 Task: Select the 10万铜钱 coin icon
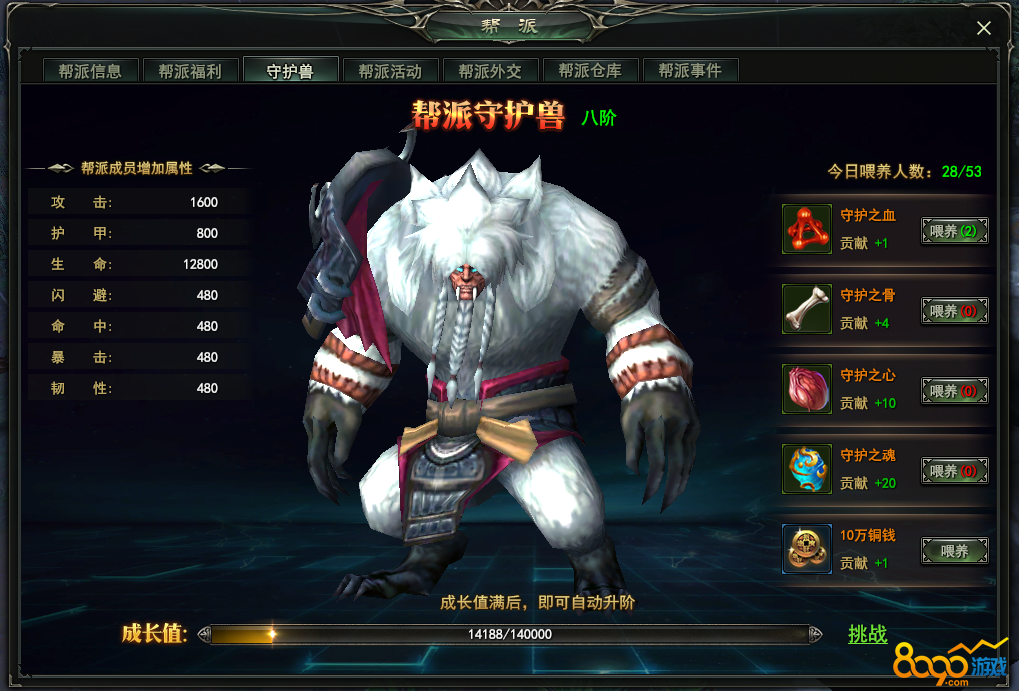[806, 549]
